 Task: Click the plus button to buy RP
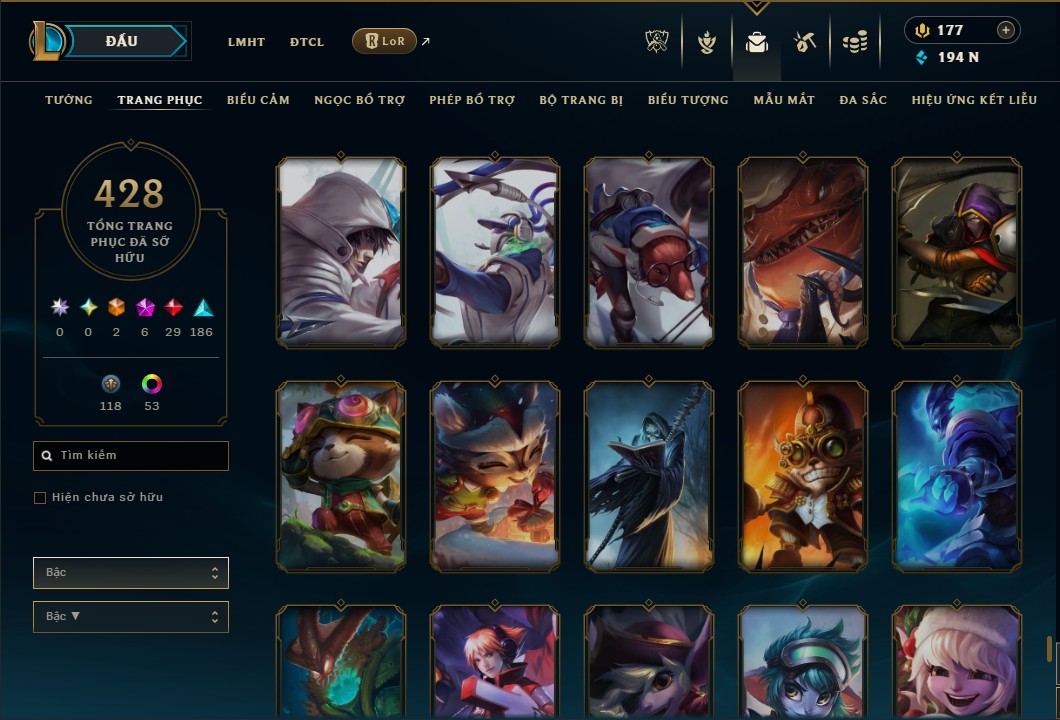[x=1006, y=30]
